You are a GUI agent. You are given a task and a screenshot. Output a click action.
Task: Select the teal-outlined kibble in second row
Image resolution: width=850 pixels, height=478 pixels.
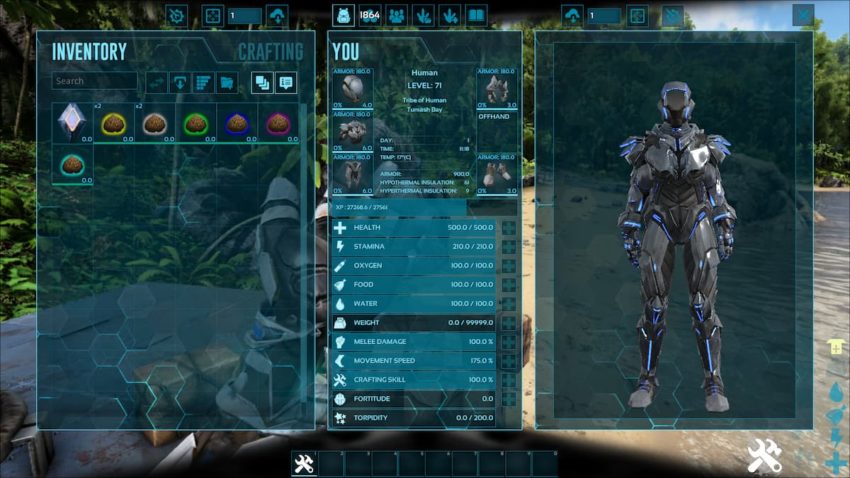70,164
